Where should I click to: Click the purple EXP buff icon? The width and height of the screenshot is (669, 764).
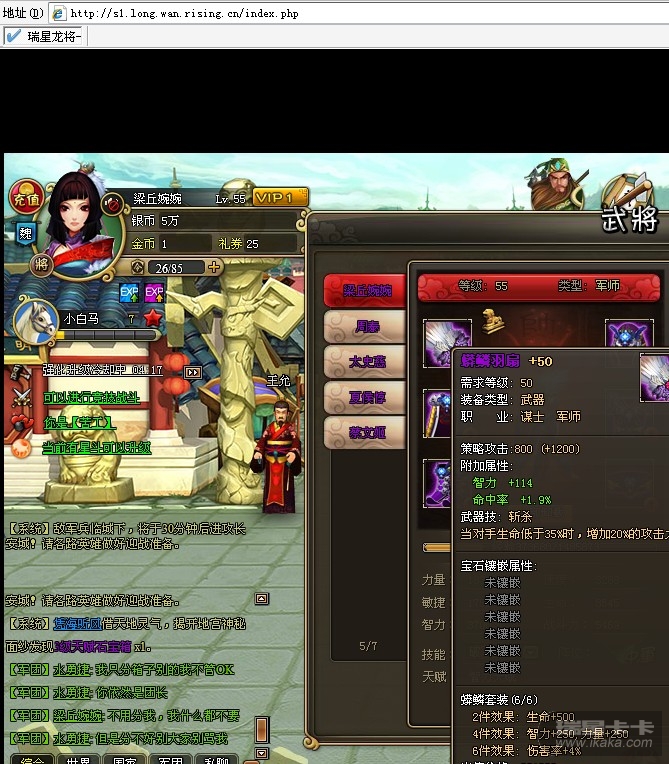coord(154,293)
